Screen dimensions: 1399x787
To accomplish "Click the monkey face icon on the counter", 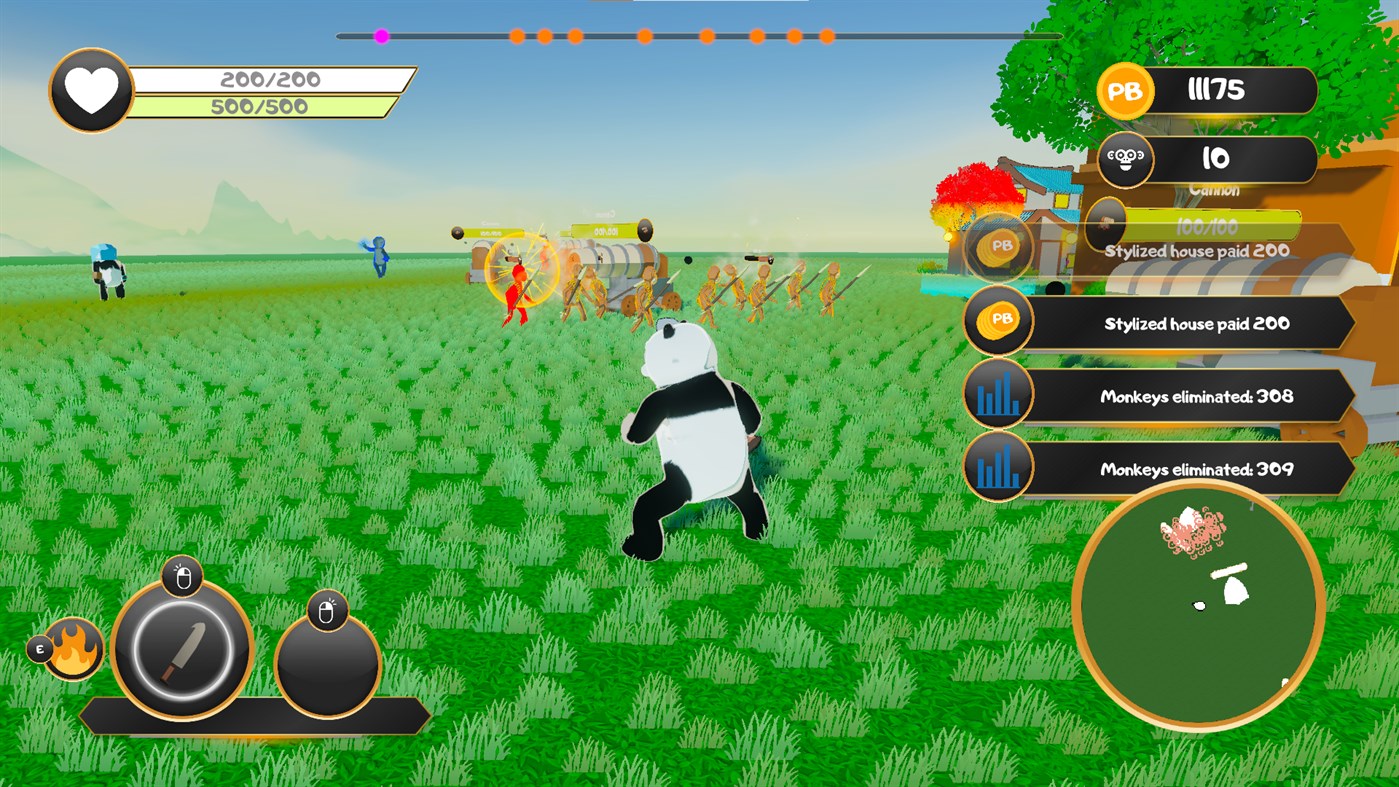I will pyautogui.click(x=1125, y=159).
